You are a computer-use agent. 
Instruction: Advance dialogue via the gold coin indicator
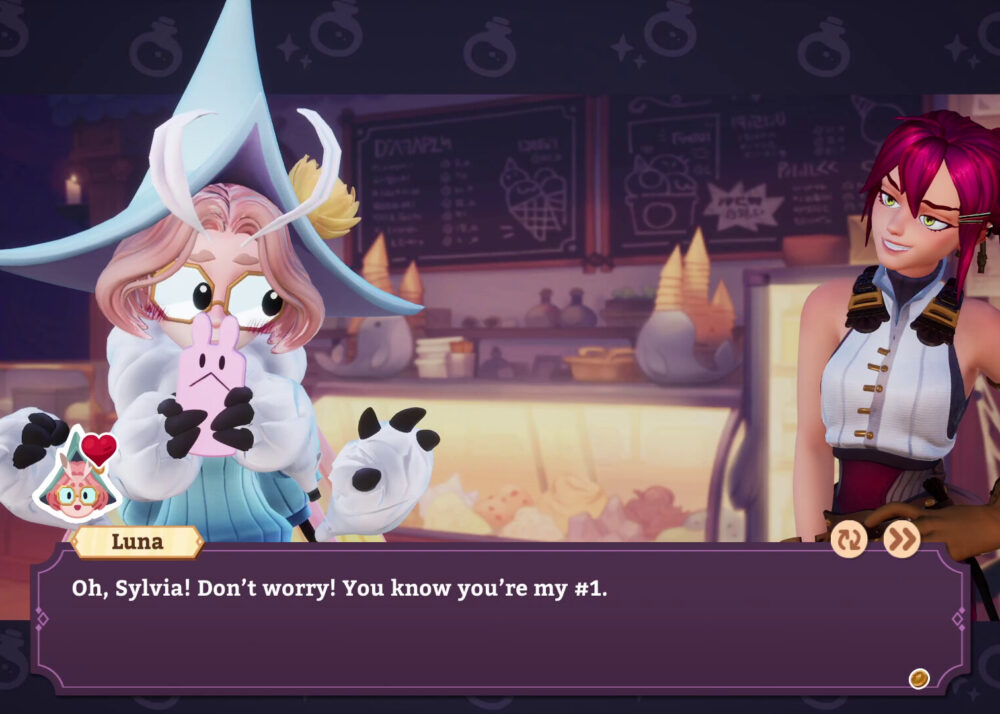coord(918,679)
